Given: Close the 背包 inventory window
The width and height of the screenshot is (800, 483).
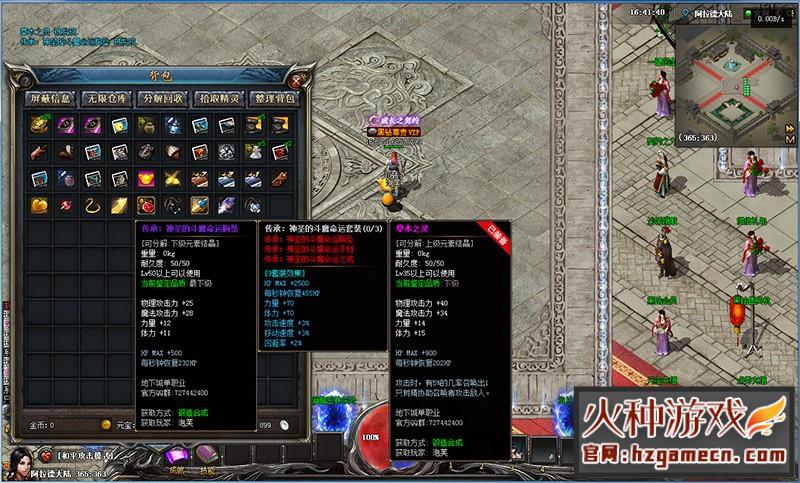Looking at the screenshot, I should pos(297,81).
